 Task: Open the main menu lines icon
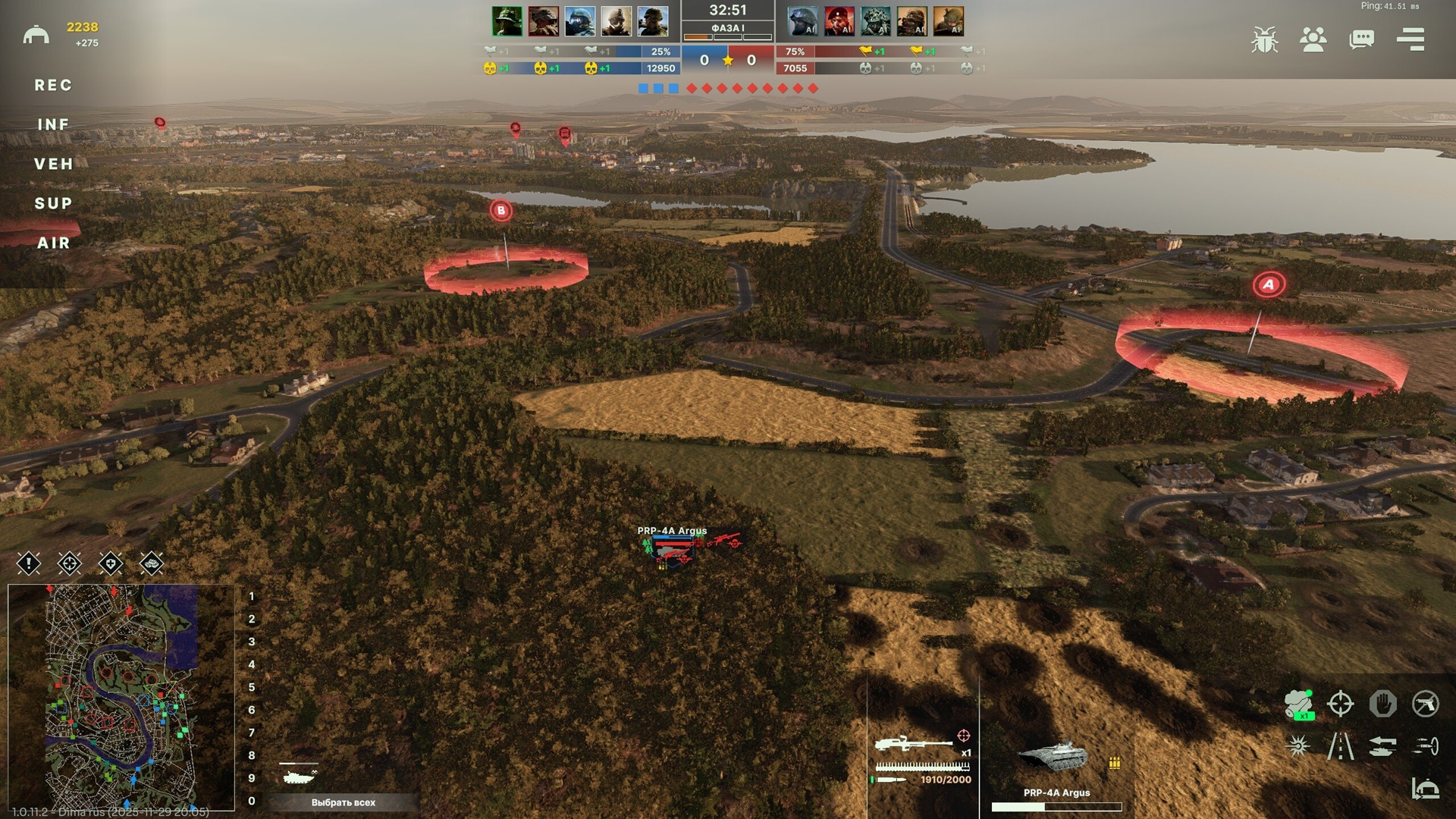(x=1410, y=39)
